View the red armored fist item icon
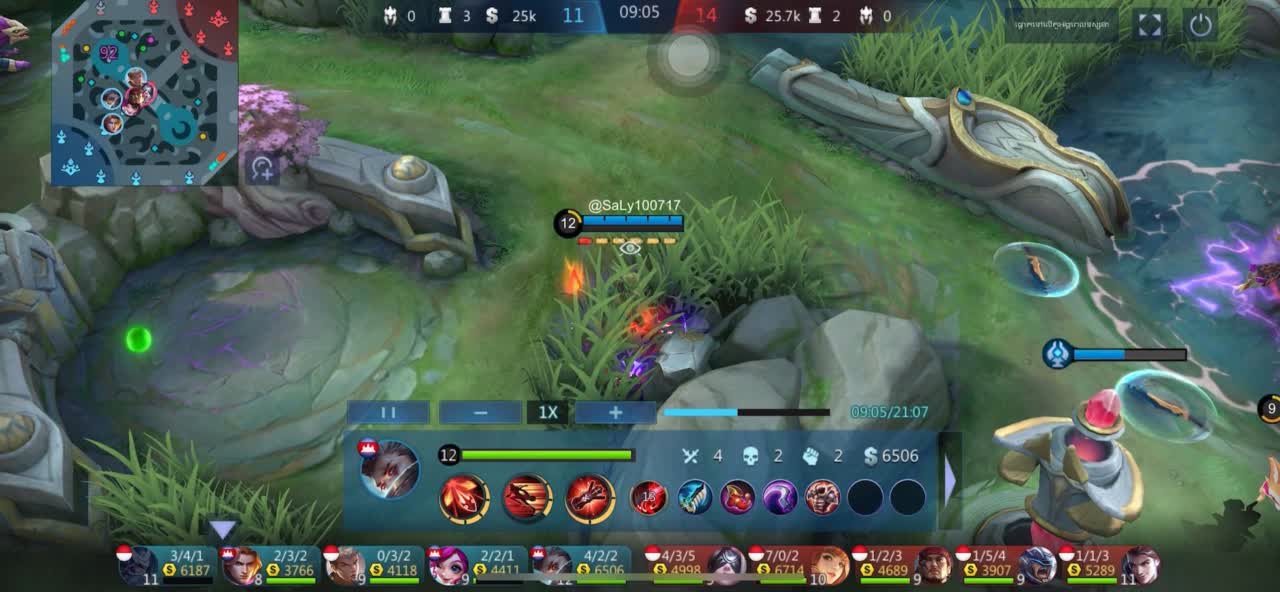 (822, 497)
